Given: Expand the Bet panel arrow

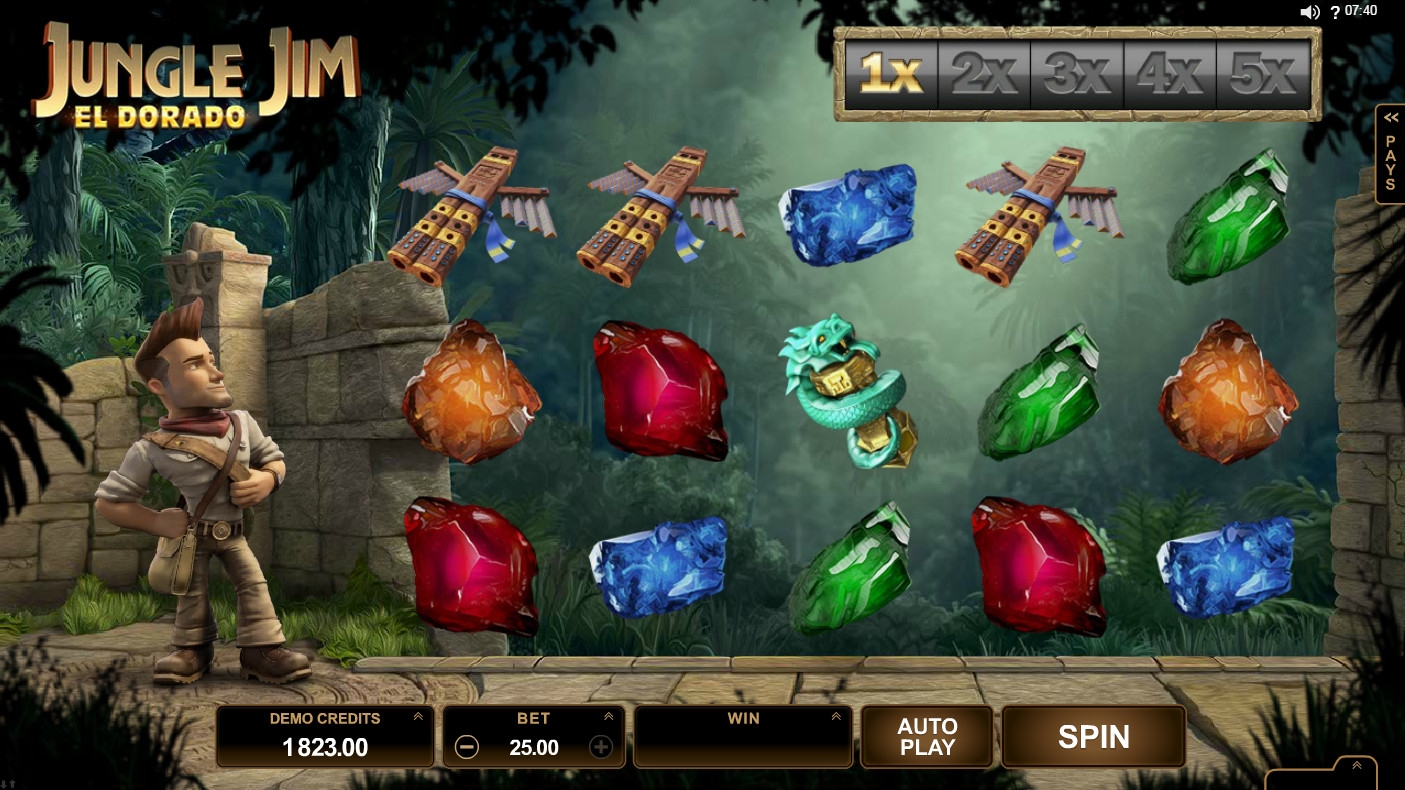Looking at the screenshot, I should (x=608, y=717).
